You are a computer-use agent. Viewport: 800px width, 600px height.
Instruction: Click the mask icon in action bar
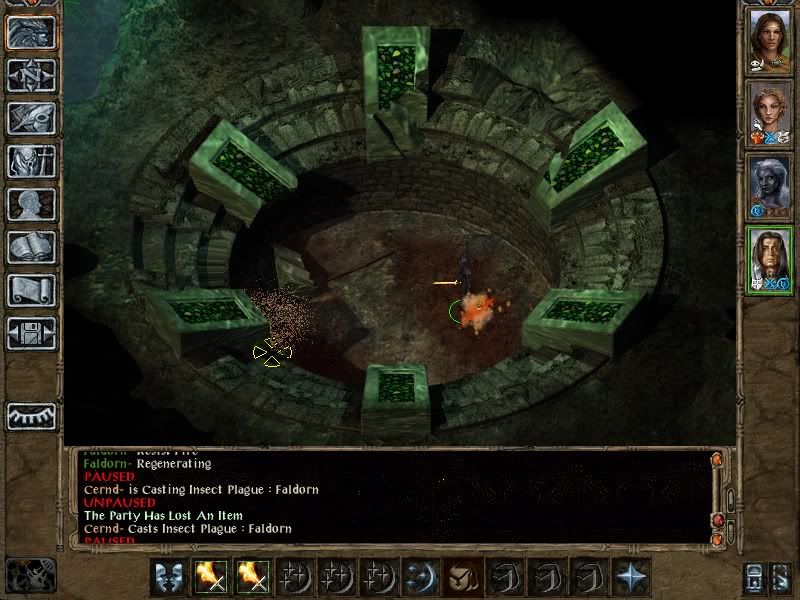169,577
